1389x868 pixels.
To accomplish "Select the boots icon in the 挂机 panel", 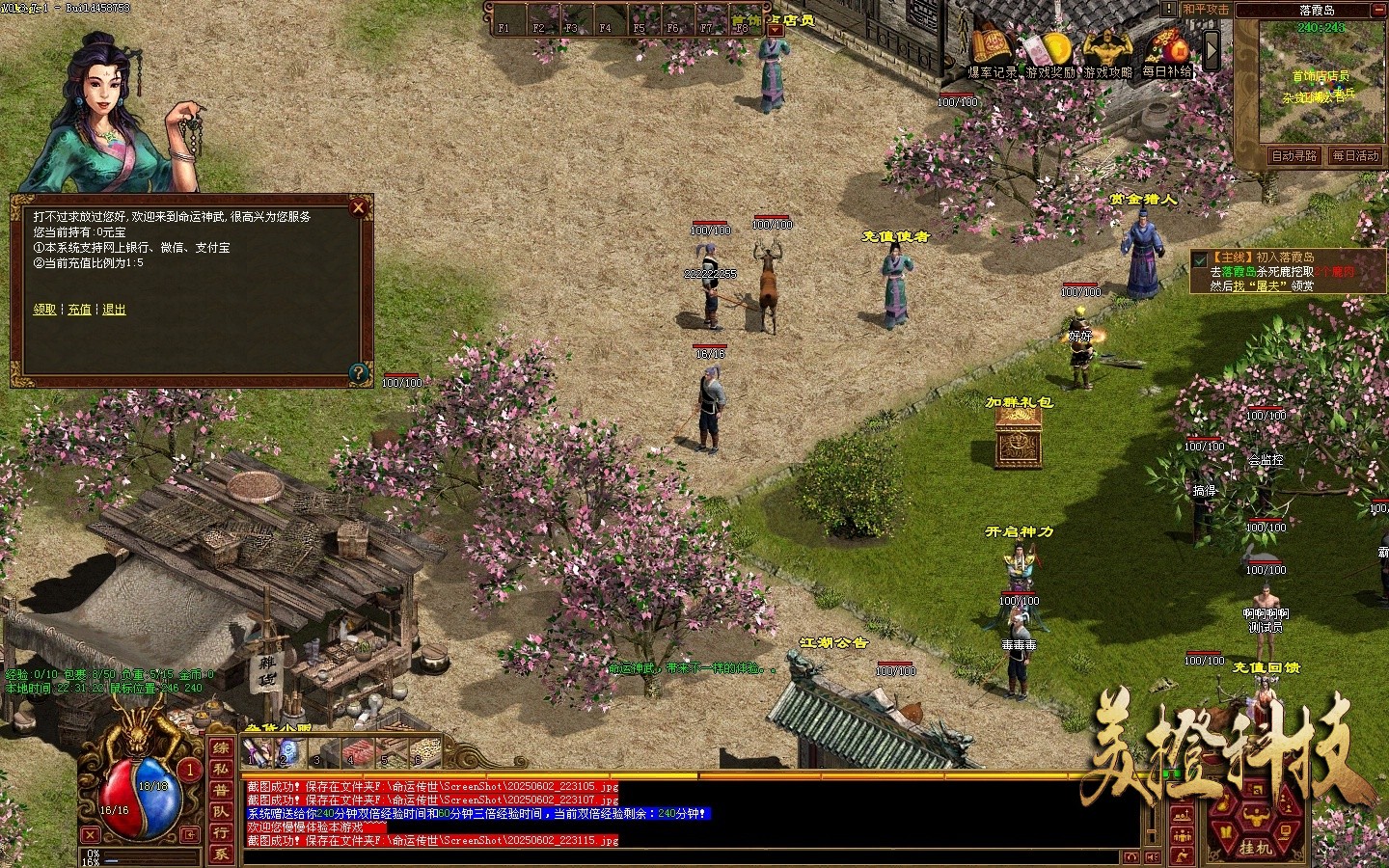I will tap(1227, 830).
